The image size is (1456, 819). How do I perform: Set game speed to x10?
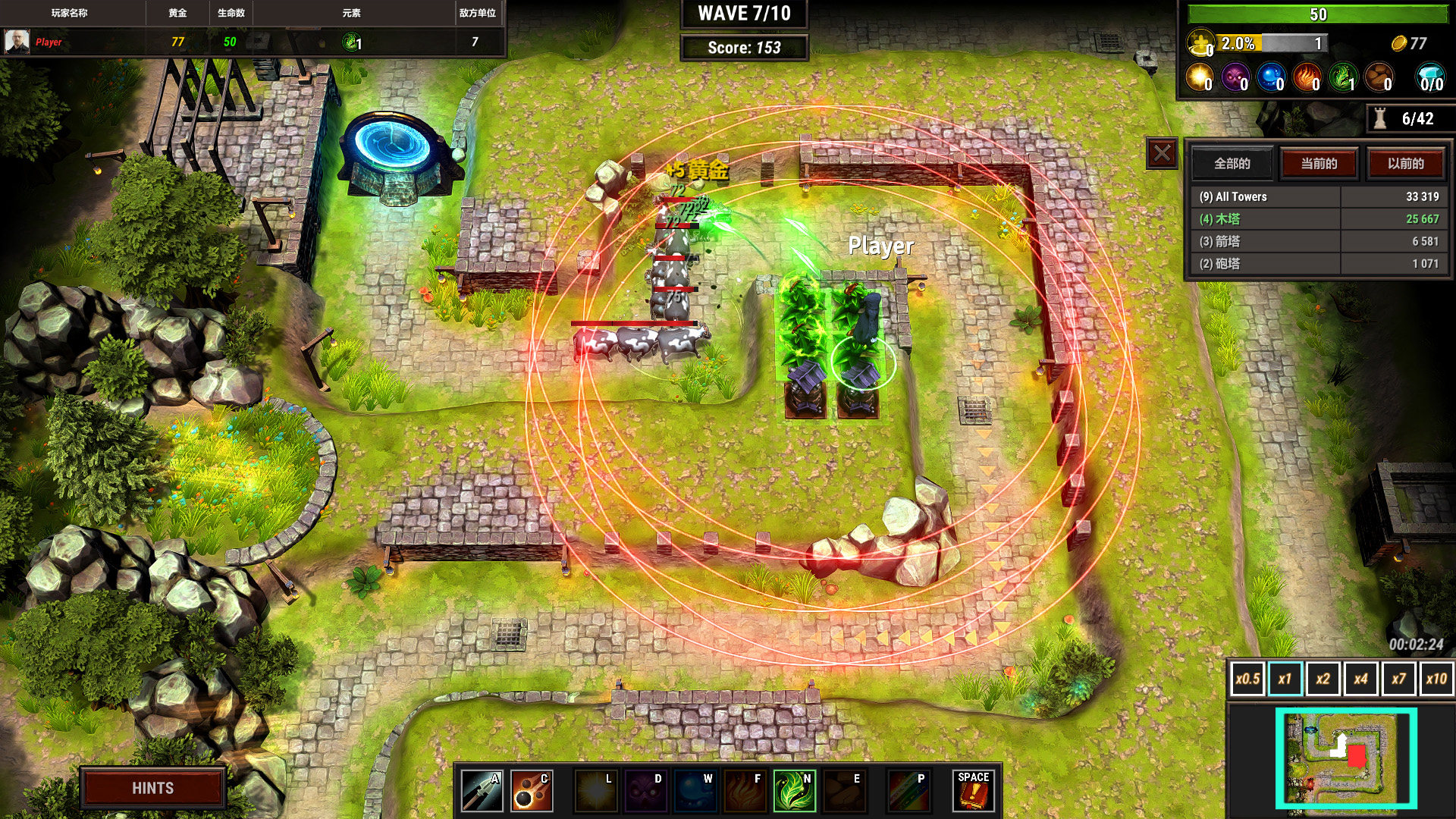[x=1436, y=679]
